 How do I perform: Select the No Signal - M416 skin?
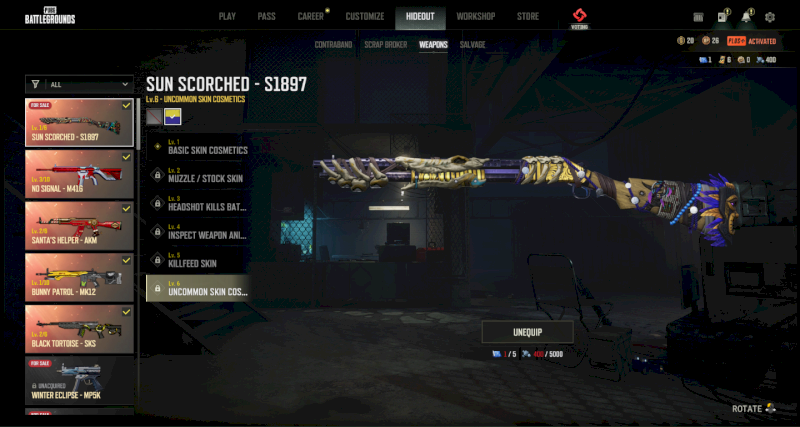[x=79, y=173]
